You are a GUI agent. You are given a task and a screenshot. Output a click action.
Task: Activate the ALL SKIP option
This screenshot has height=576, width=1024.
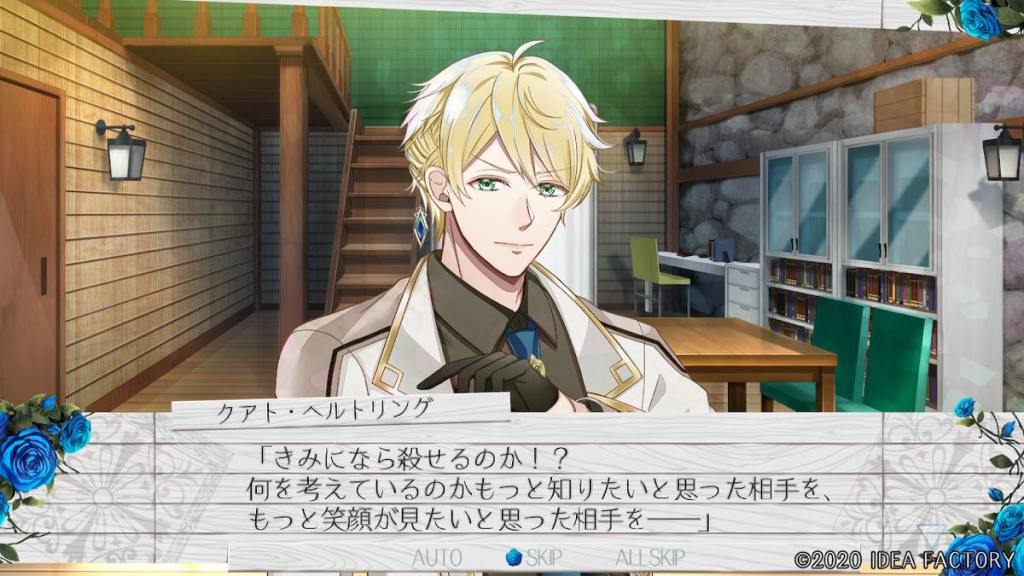pyautogui.click(x=652, y=556)
